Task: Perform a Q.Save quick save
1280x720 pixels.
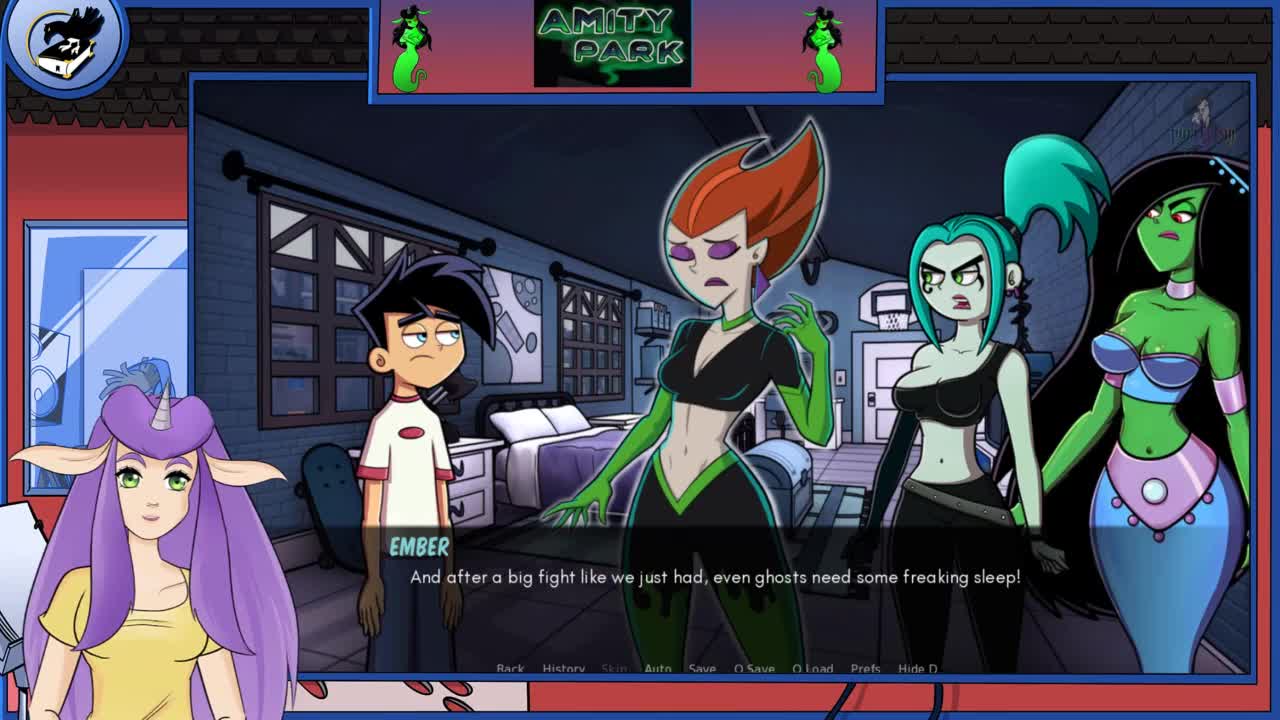Action: point(754,668)
